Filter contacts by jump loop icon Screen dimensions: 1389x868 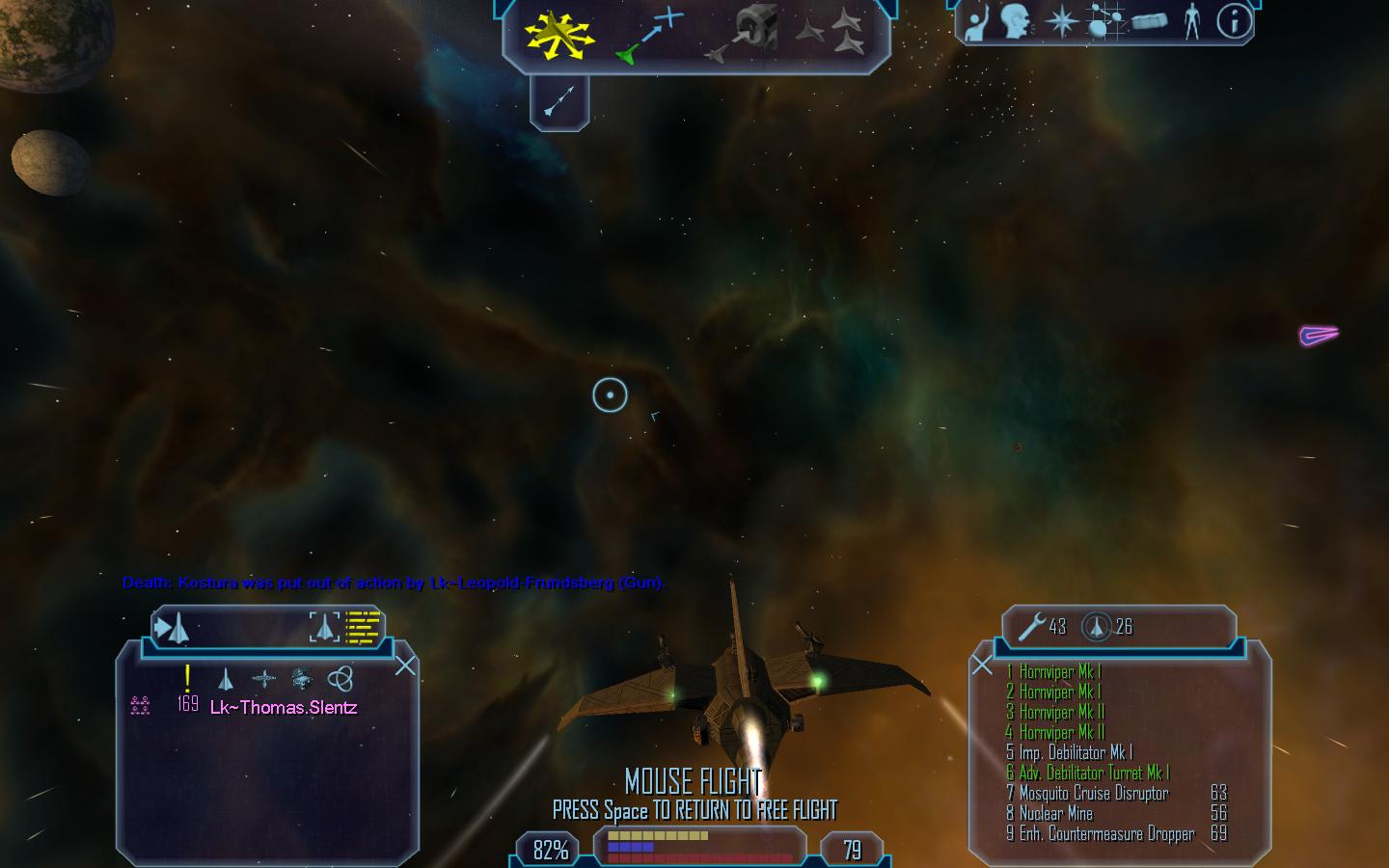(x=340, y=678)
